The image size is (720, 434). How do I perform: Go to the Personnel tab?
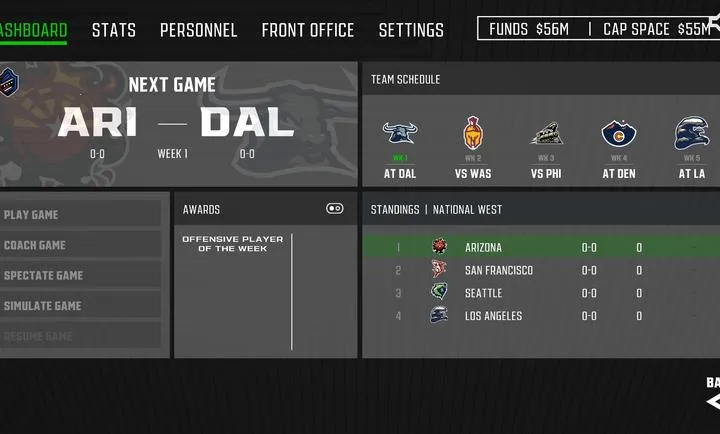click(x=198, y=30)
